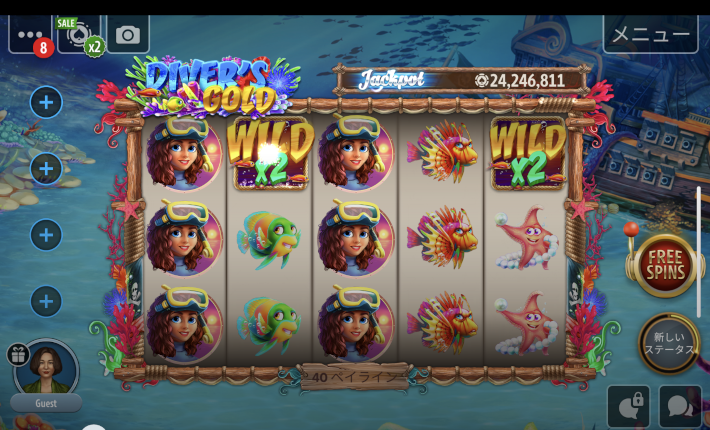
Task: Open the chat bubbles button
Action: 680,406
